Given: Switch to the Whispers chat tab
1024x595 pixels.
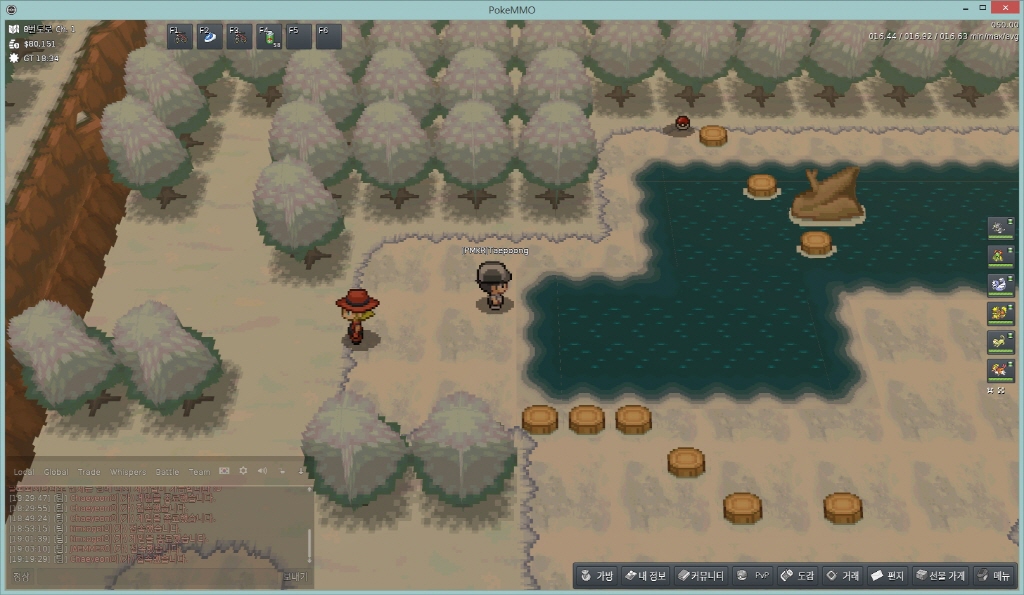Looking at the screenshot, I should coord(127,472).
